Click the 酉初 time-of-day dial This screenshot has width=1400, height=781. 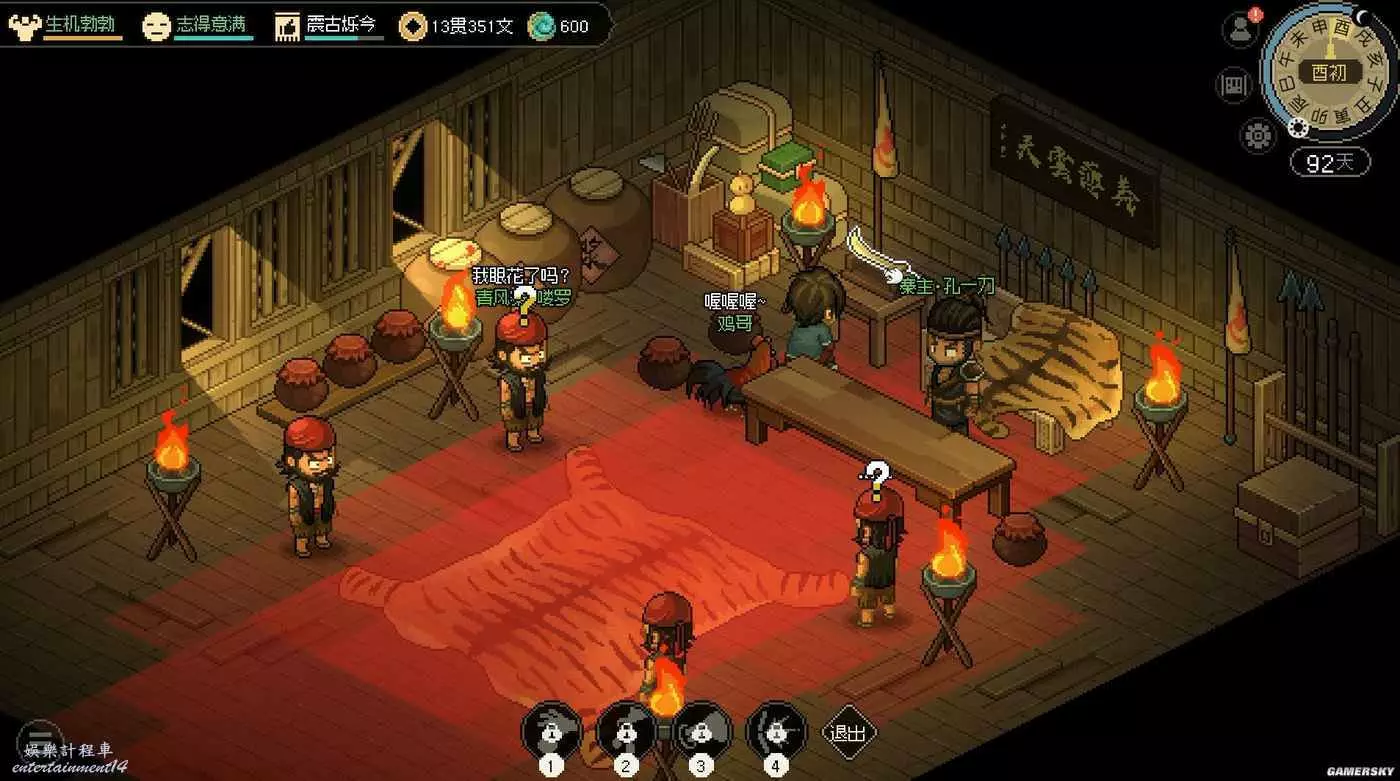click(x=1329, y=72)
